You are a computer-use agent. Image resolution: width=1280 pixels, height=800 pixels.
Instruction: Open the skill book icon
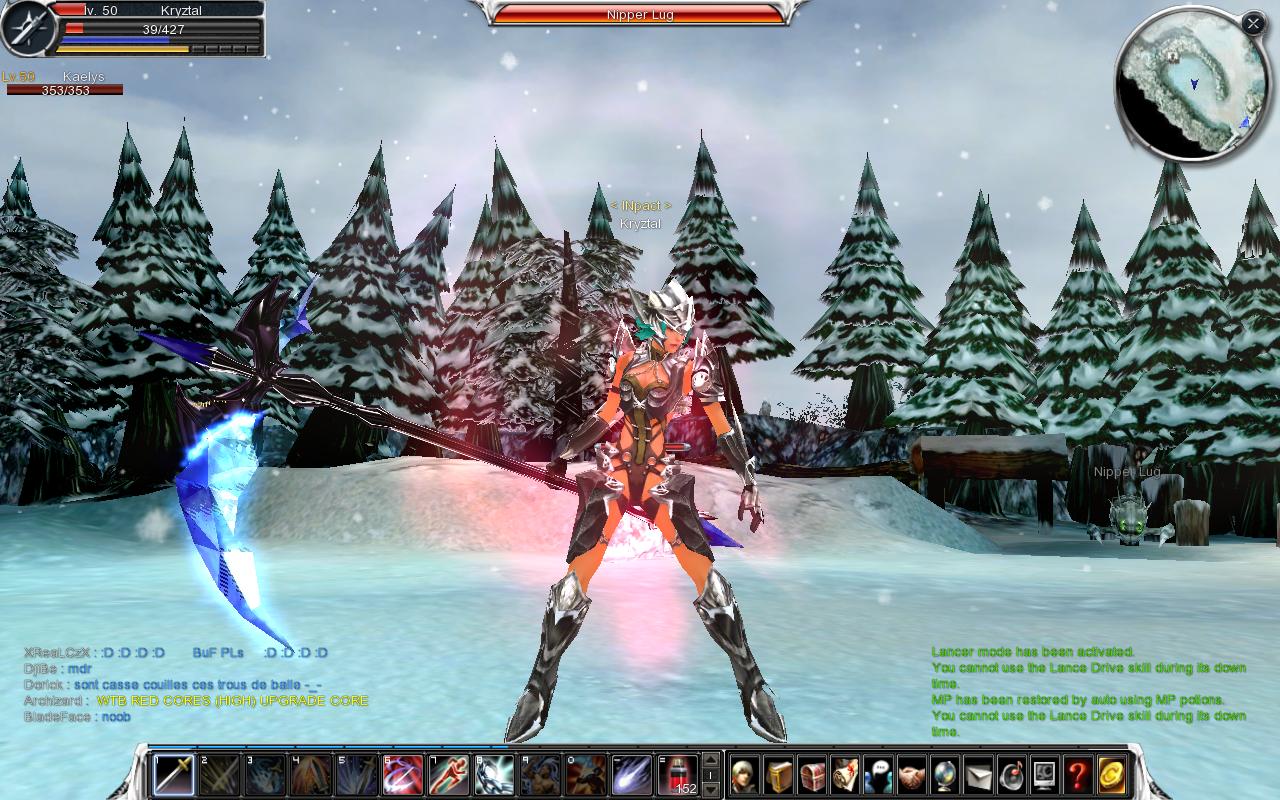779,775
